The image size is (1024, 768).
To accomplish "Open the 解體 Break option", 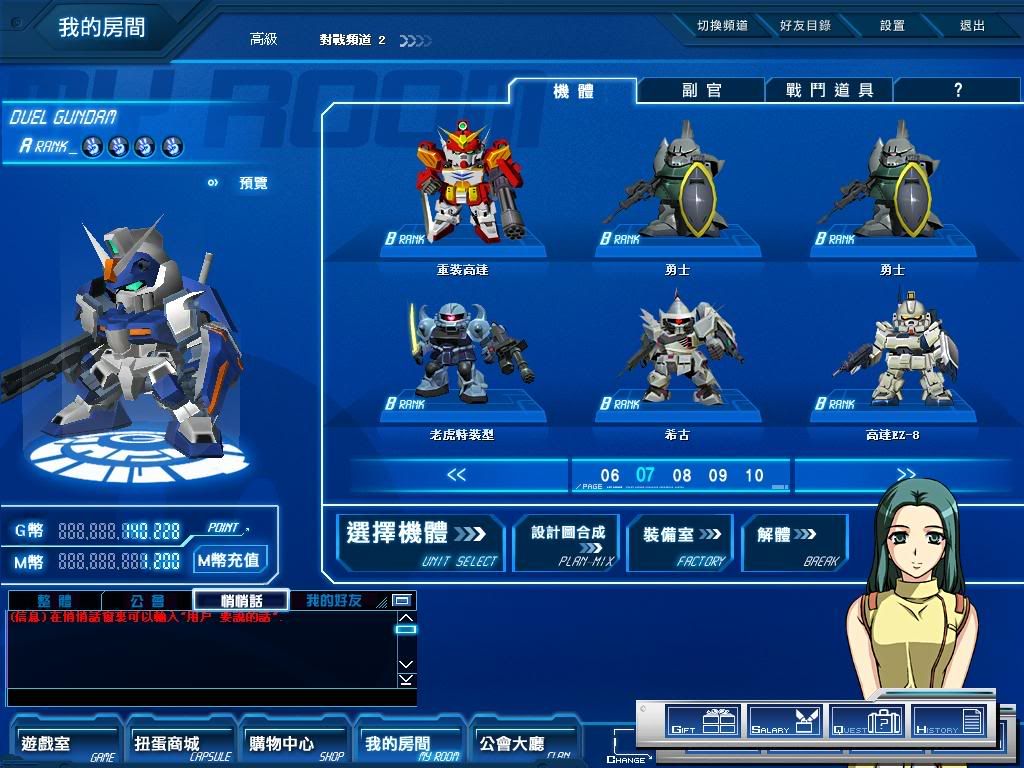I will tap(794, 543).
